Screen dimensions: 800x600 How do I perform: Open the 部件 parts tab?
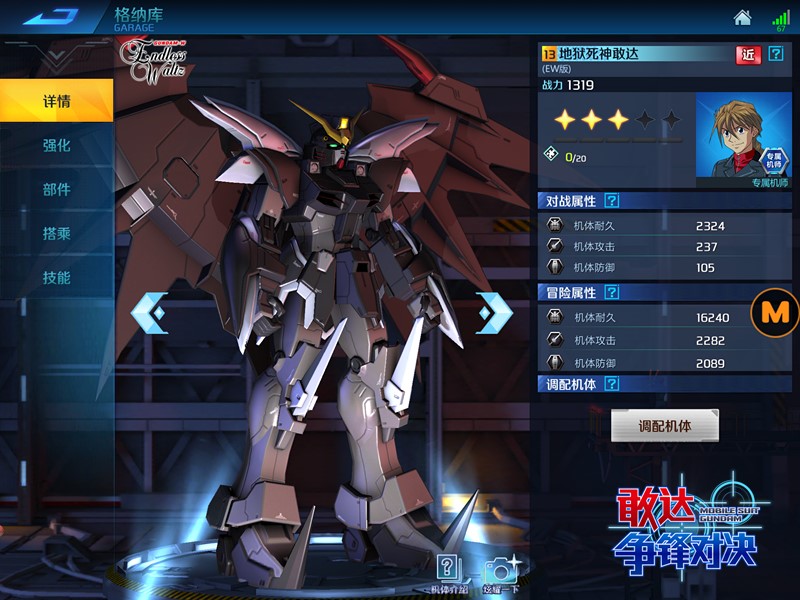[x=56, y=189]
